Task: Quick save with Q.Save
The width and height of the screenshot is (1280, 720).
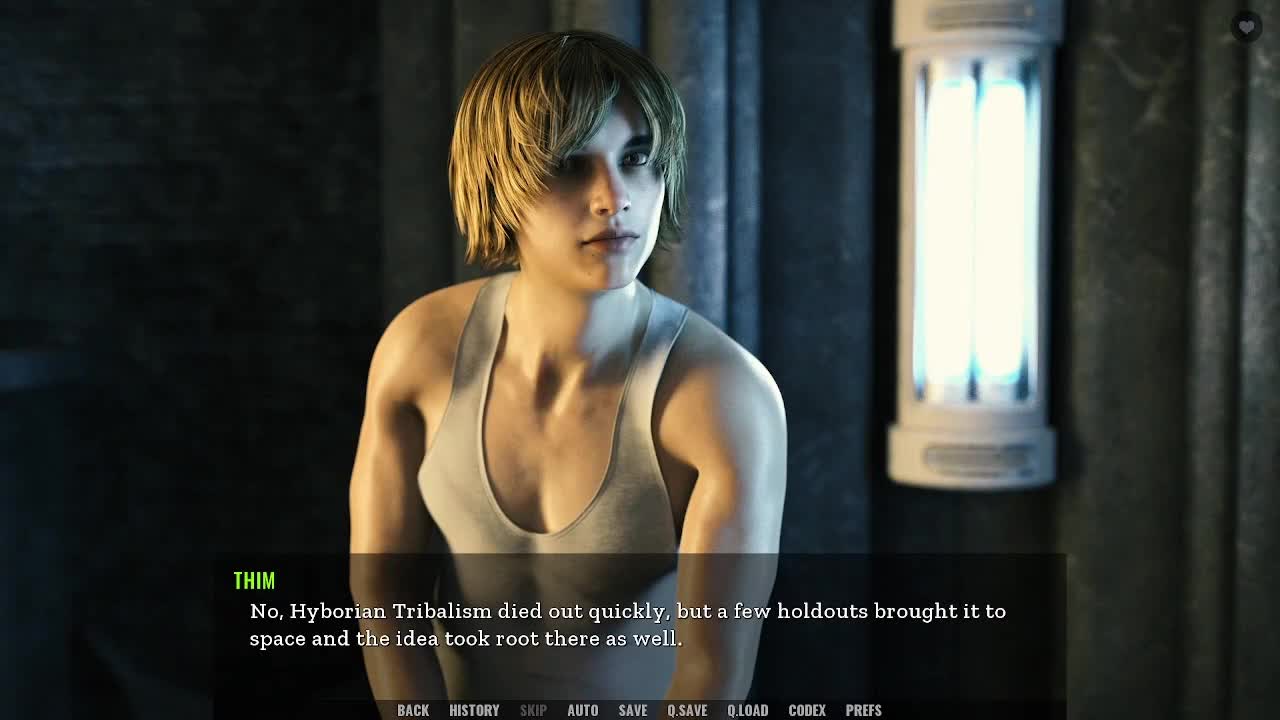Action: point(687,710)
